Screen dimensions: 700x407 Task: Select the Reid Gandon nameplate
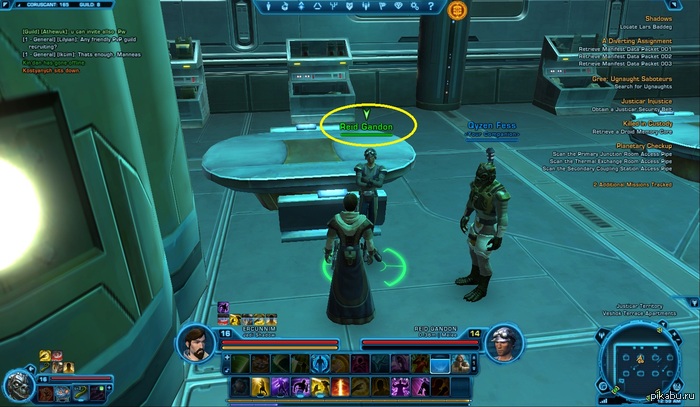(367, 128)
